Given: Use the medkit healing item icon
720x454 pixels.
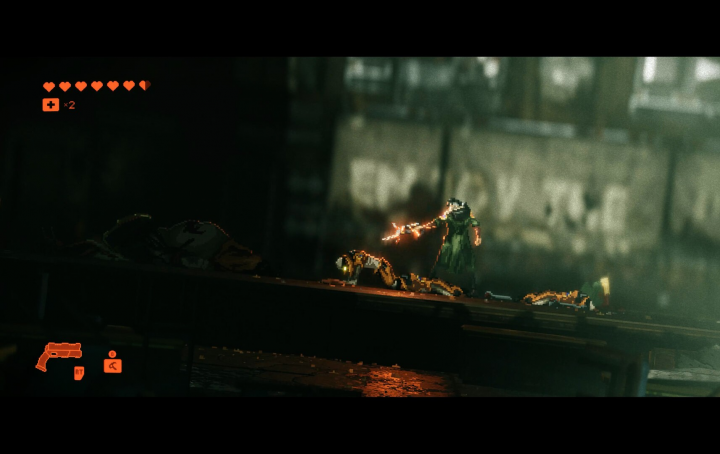Looking at the screenshot, I should [50, 104].
